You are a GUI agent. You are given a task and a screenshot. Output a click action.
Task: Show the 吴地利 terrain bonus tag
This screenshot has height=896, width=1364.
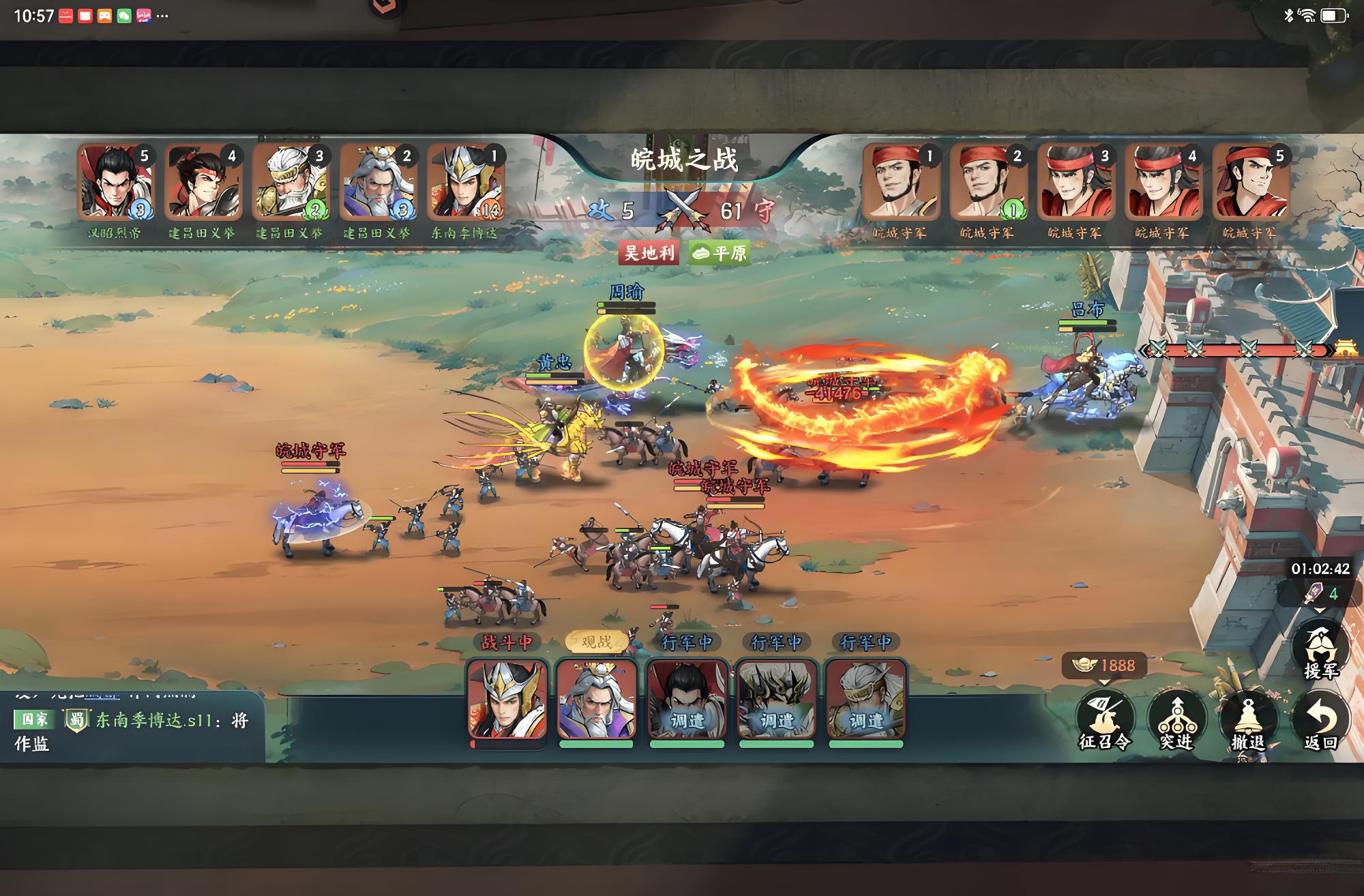pyautogui.click(x=649, y=254)
